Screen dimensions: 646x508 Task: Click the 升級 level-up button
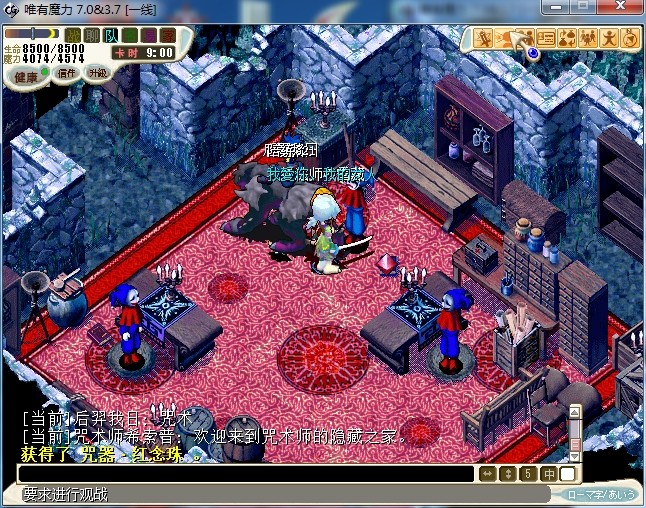pyautogui.click(x=97, y=73)
